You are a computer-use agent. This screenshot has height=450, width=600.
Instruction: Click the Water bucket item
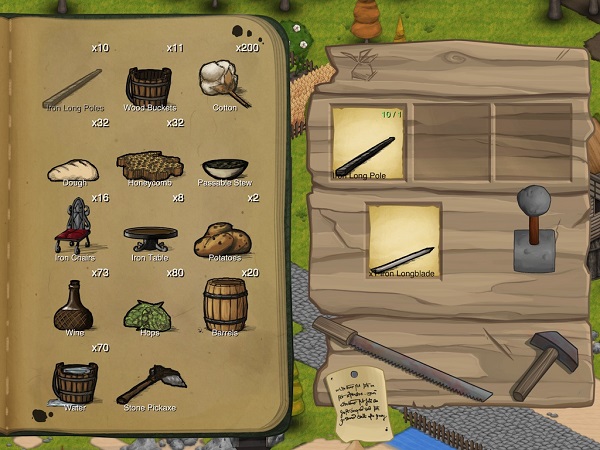[73, 382]
